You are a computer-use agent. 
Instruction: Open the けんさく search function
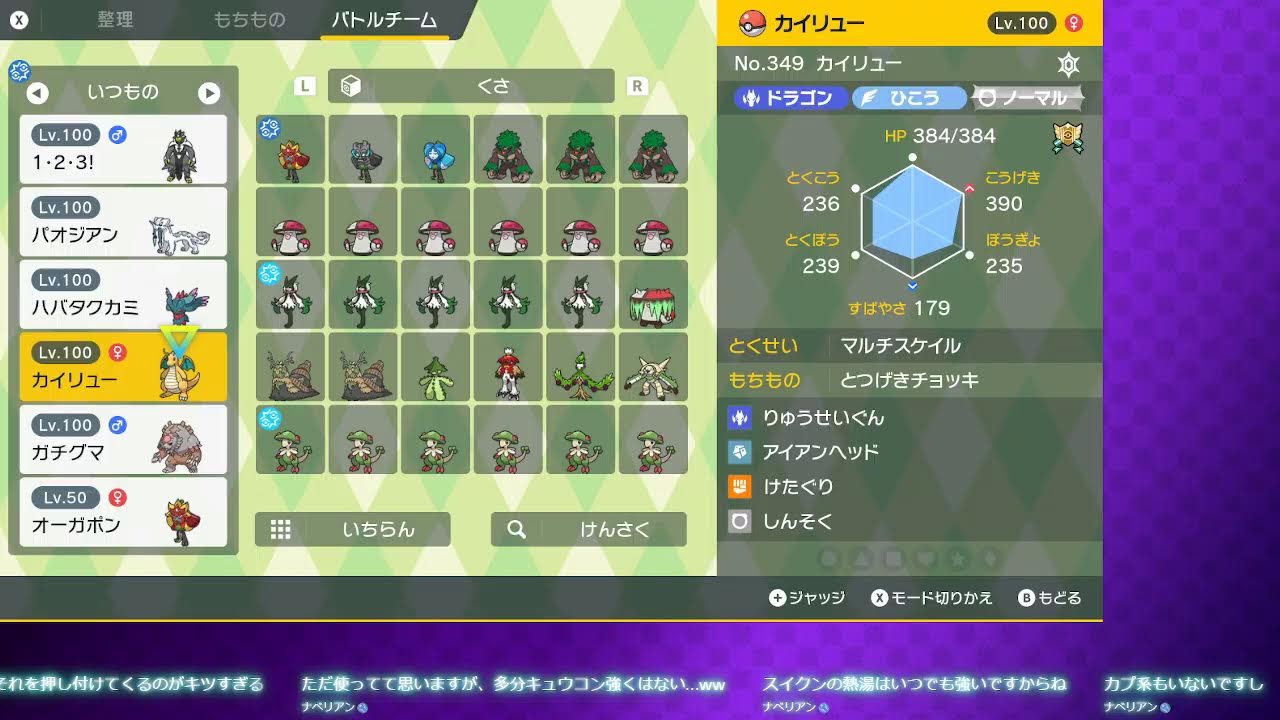pos(588,529)
